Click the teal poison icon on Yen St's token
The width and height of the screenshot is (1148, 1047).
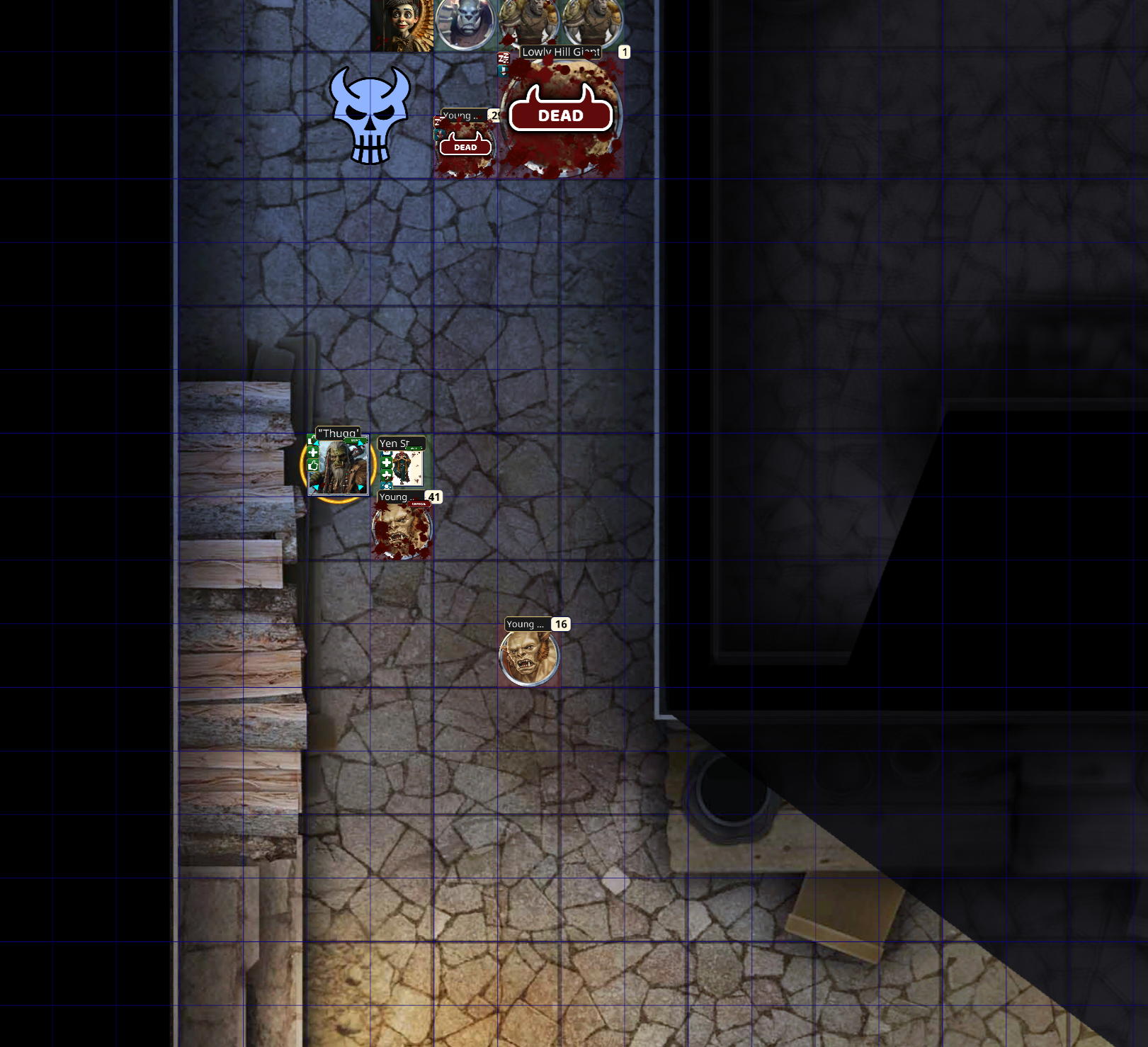coord(386,487)
